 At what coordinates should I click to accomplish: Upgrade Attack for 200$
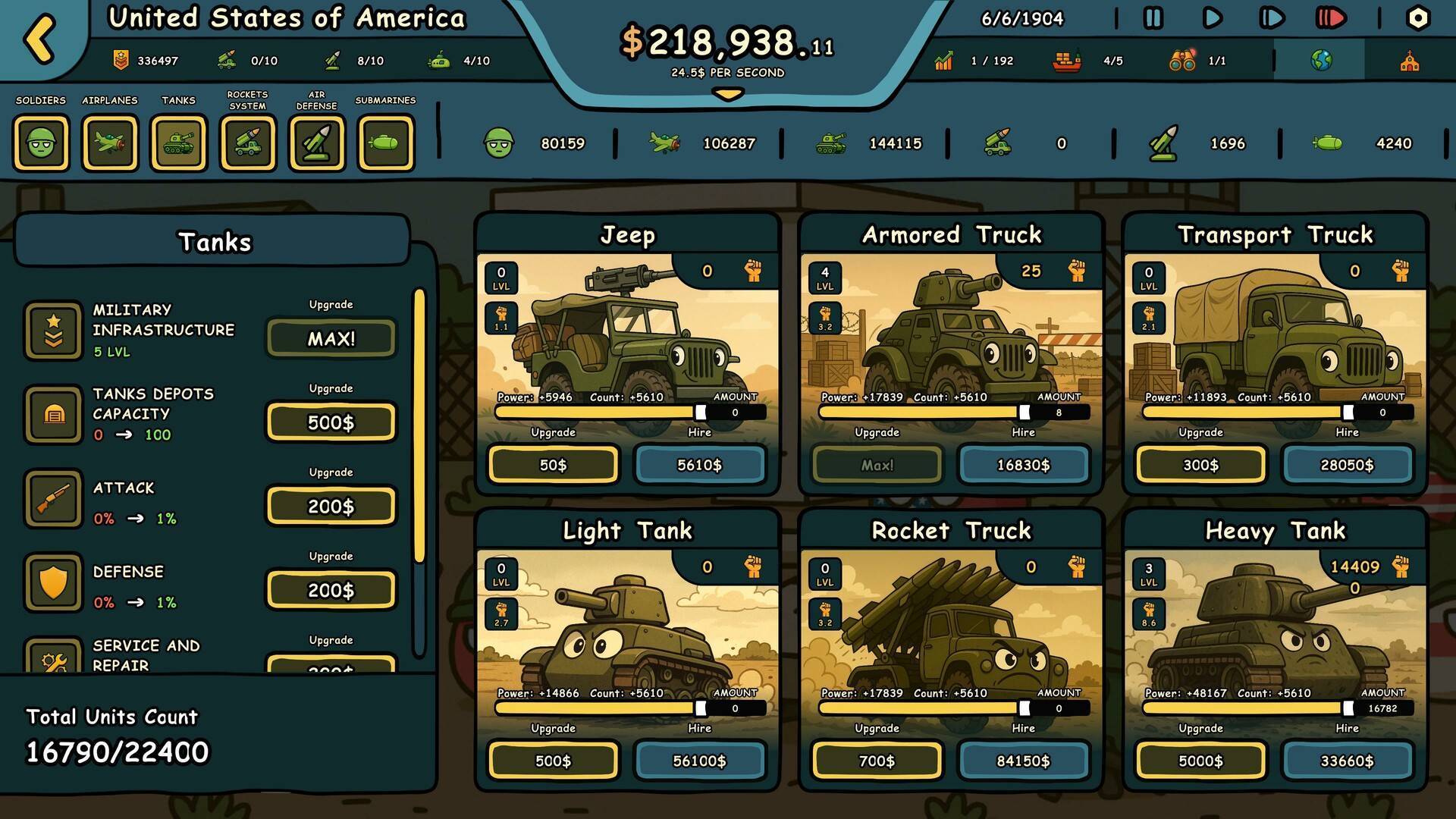click(x=331, y=507)
